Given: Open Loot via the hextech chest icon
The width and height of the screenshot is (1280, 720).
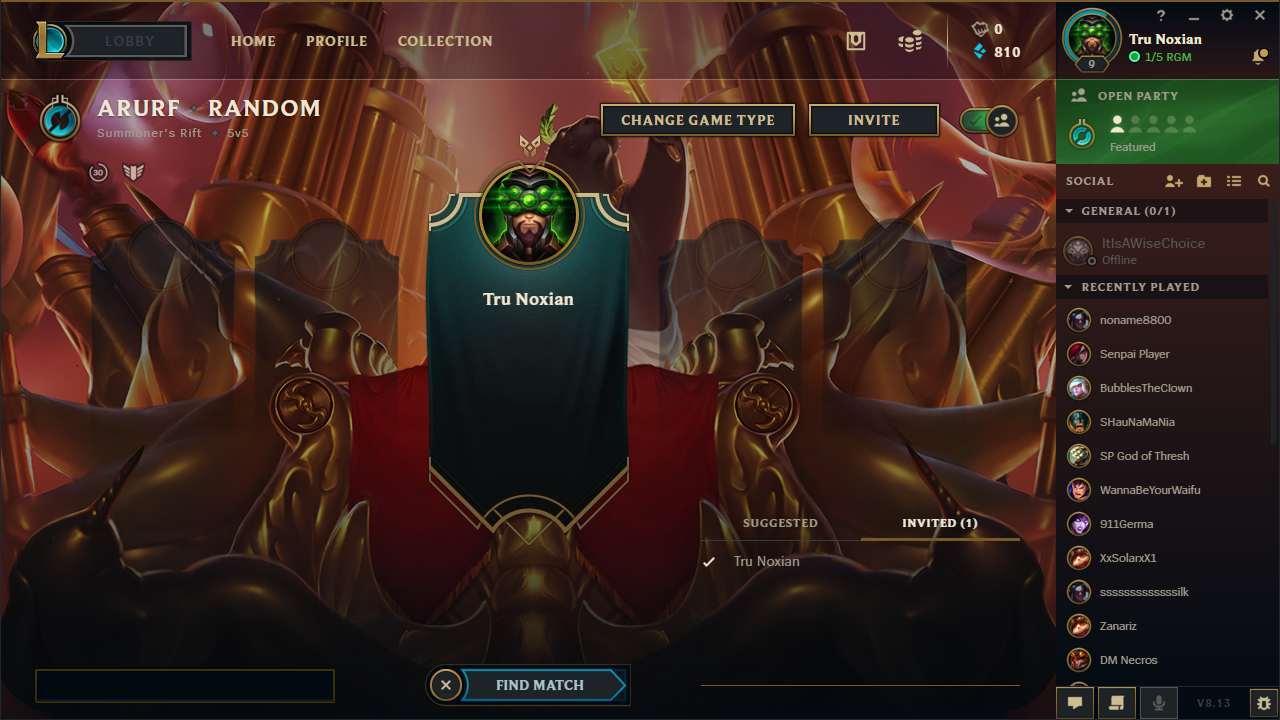Looking at the screenshot, I should coord(856,41).
